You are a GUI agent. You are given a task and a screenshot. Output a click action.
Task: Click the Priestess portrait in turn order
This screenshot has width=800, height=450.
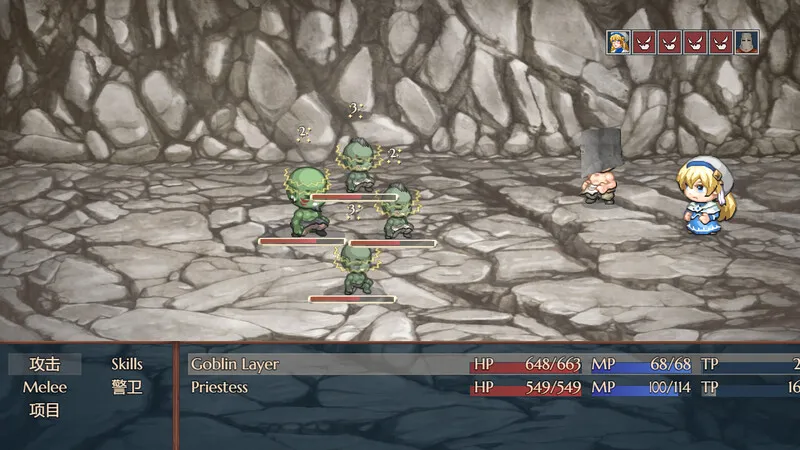click(x=619, y=42)
